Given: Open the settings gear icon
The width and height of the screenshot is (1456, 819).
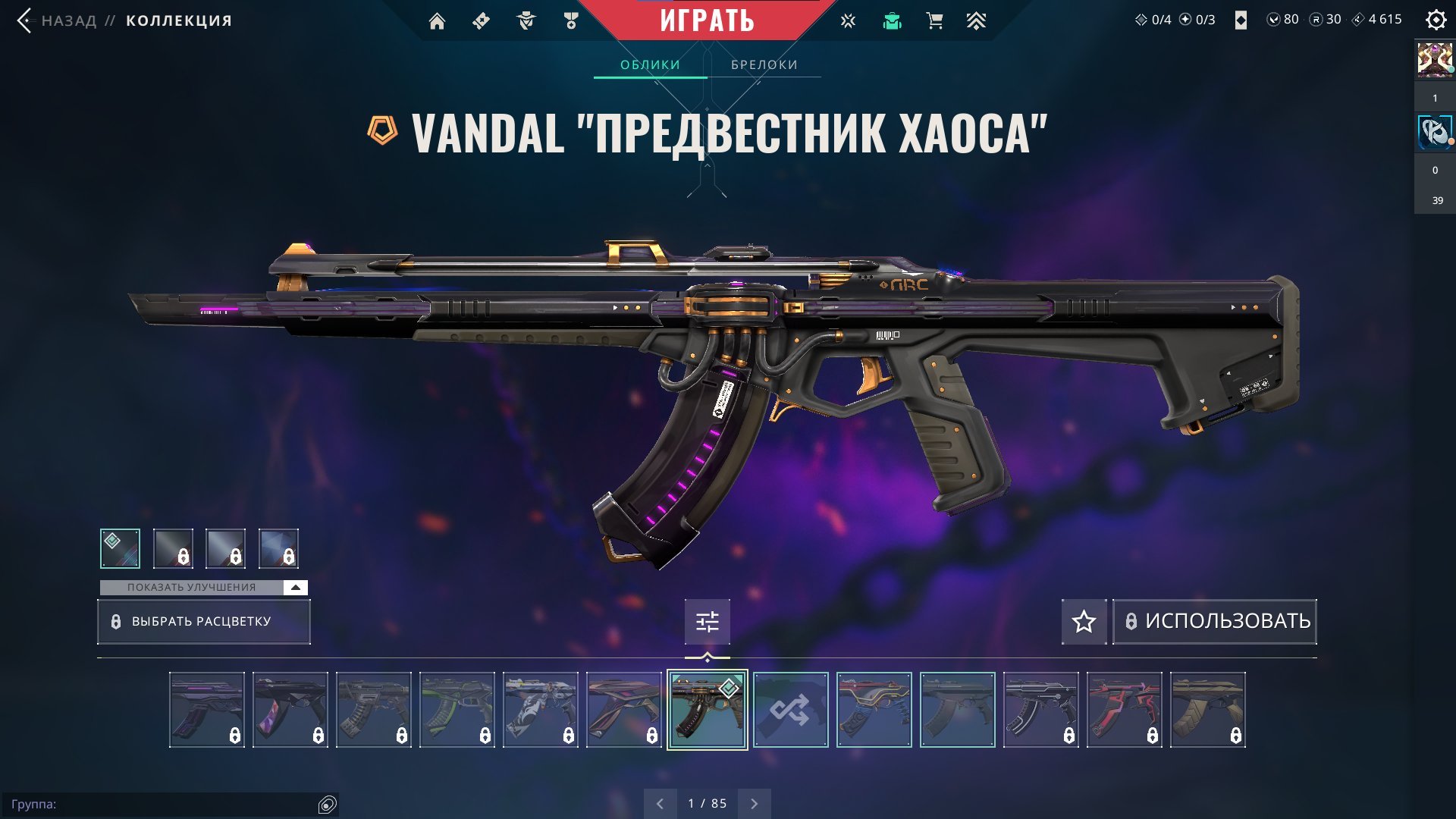Looking at the screenshot, I should coord(1437,20).
